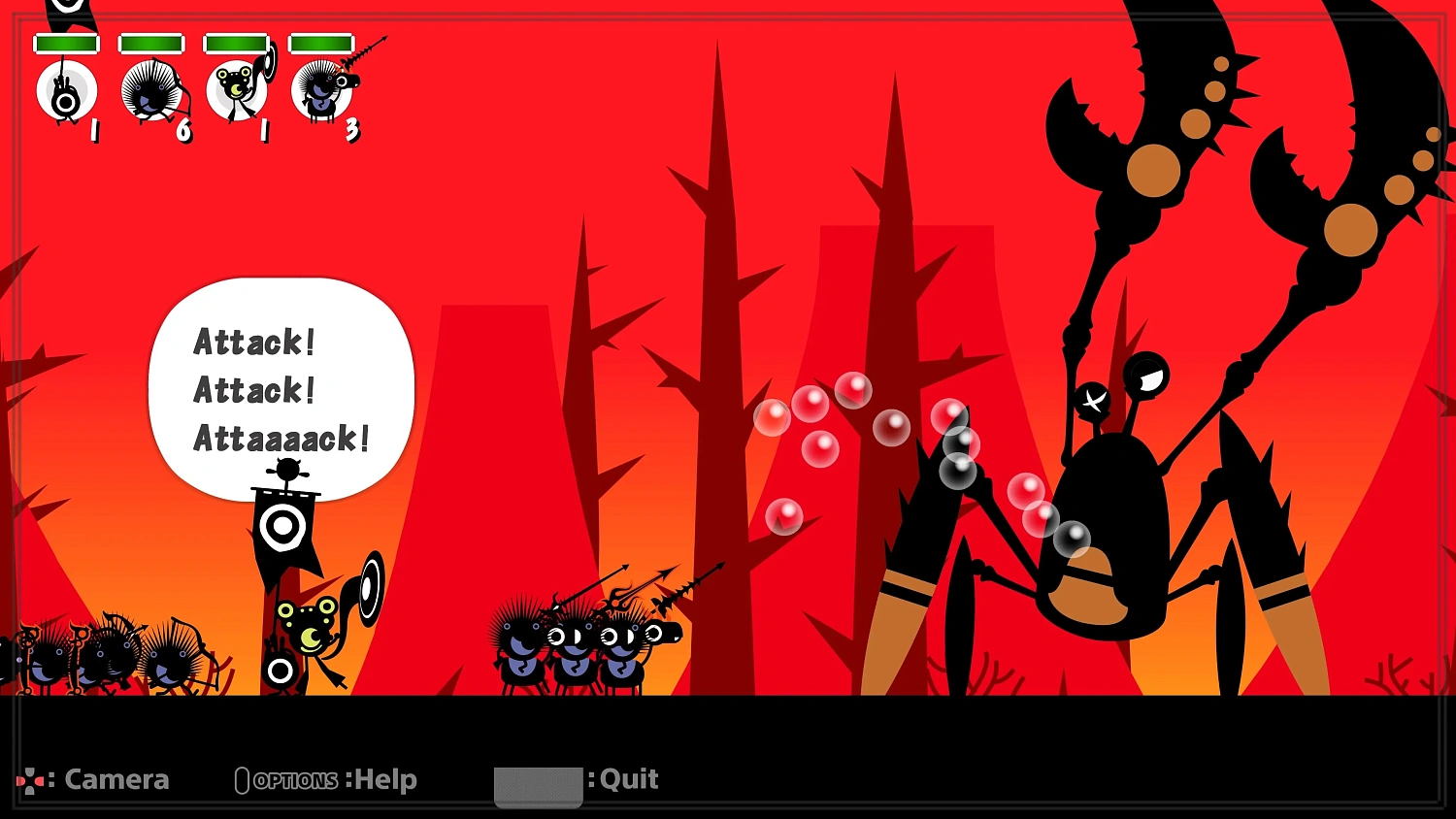Adjust the frog unit's health gauge
Screen dimensions: 1456x819
coord(238,43)
